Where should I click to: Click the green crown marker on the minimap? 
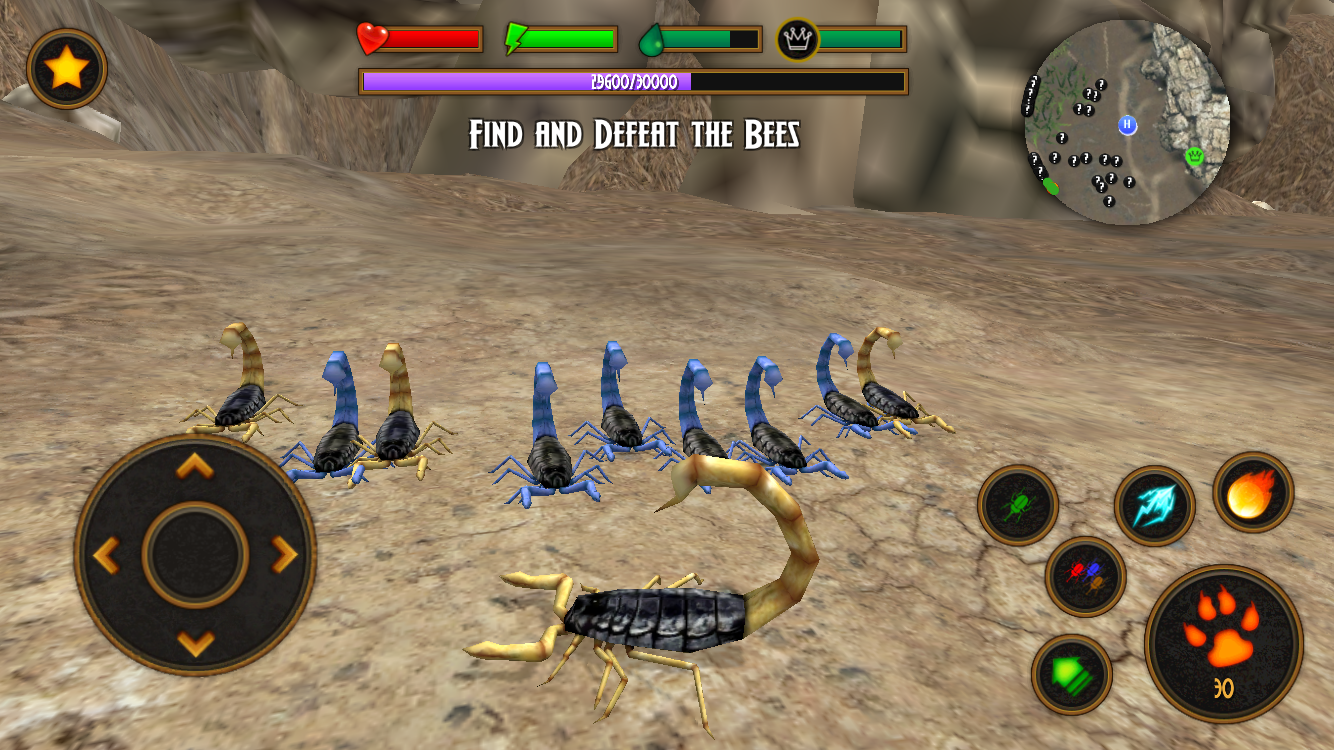point(1192,157)
